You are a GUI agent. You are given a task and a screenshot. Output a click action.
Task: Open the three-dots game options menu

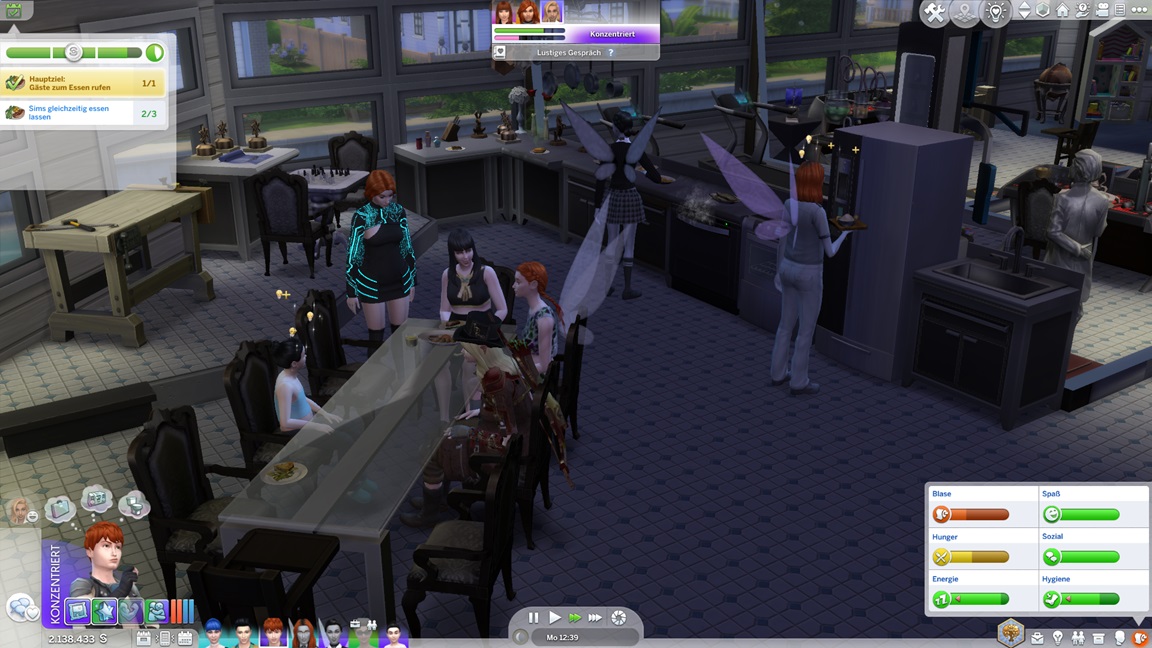click(x=1140, y=10)
